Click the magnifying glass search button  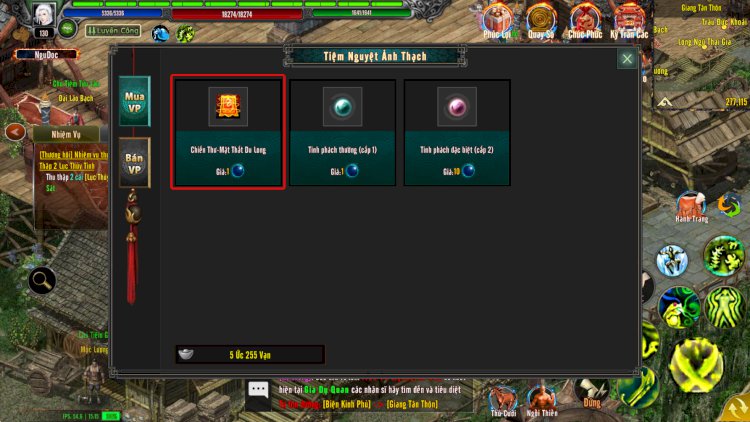[x=43, y=281]
